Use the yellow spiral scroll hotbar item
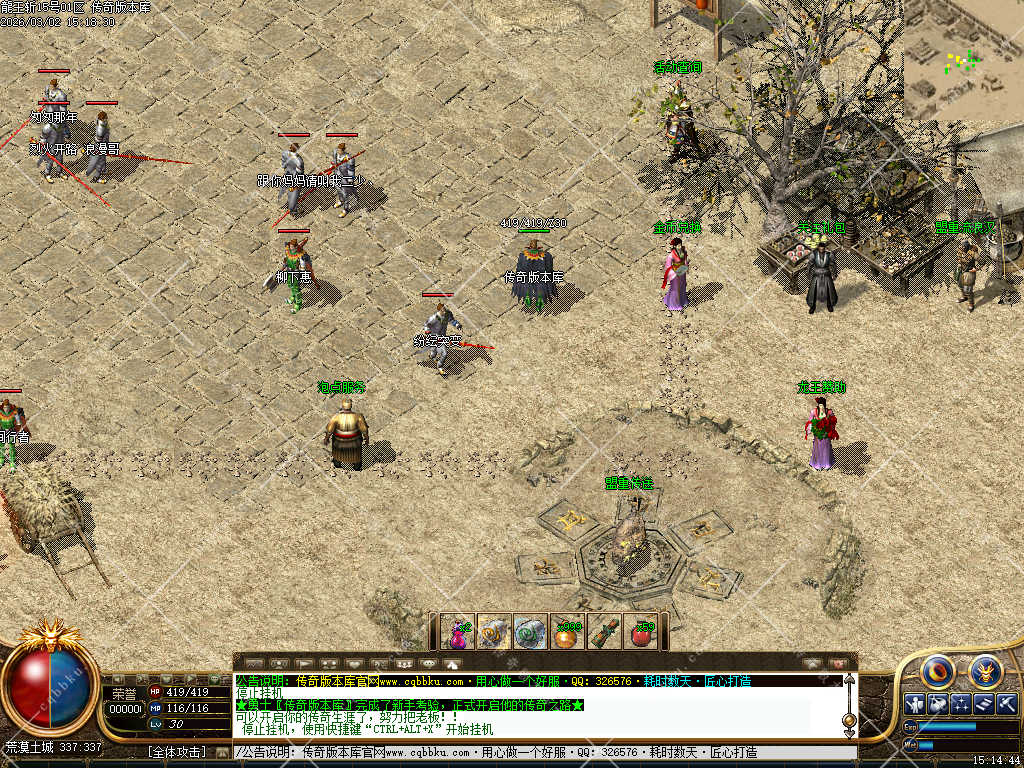Screen dimensions: 1024x768 tap(495, 632)
